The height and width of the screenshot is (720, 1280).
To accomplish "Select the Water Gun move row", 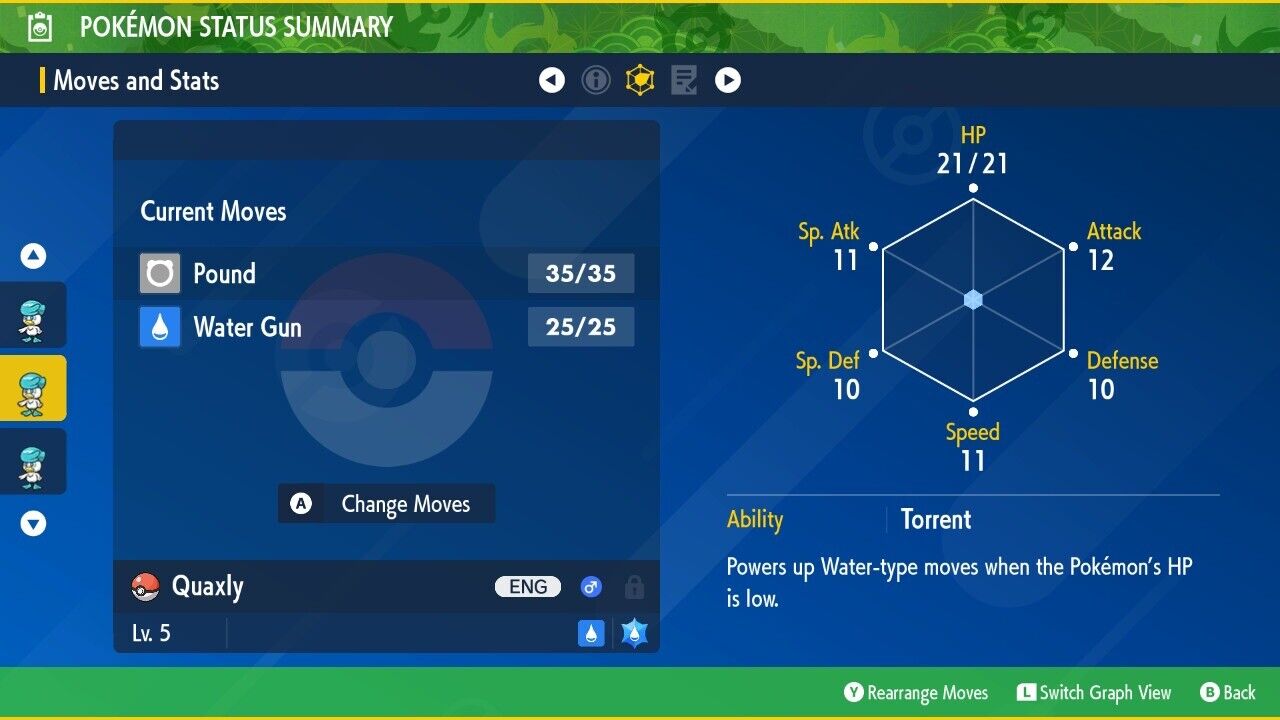I will tap(386, 327).
